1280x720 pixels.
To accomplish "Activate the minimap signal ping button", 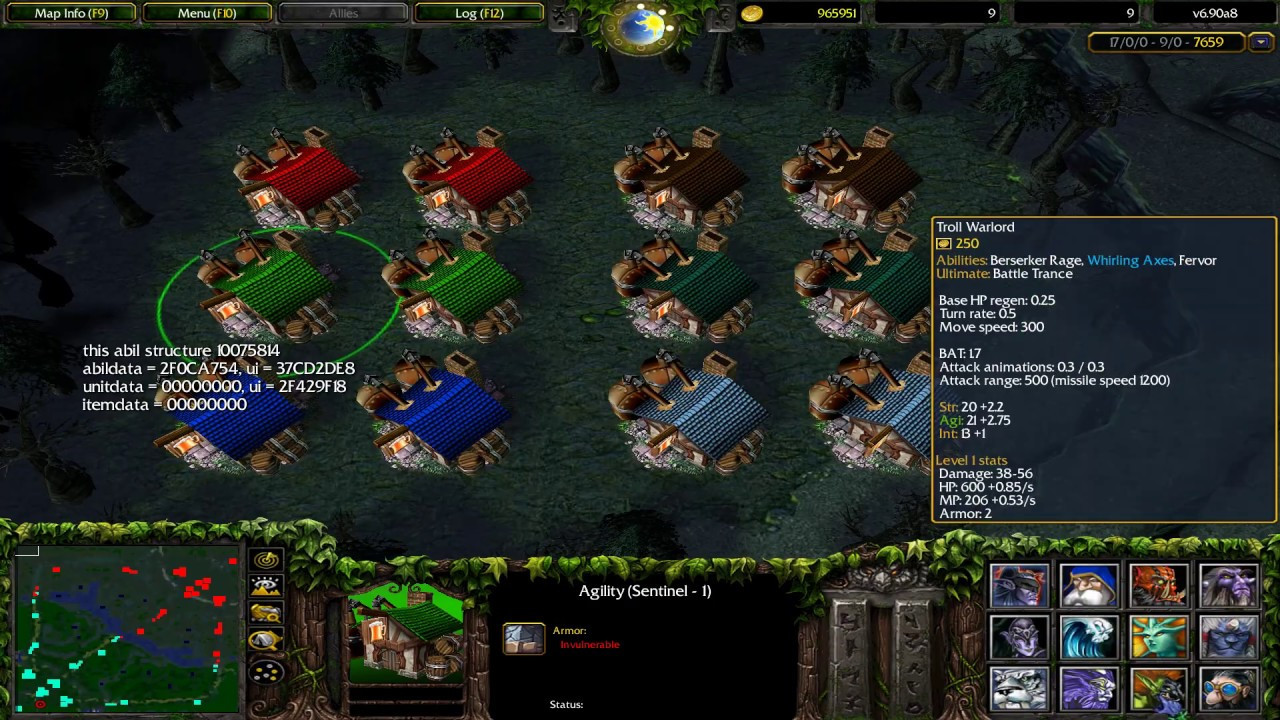I will pos(267,561).
